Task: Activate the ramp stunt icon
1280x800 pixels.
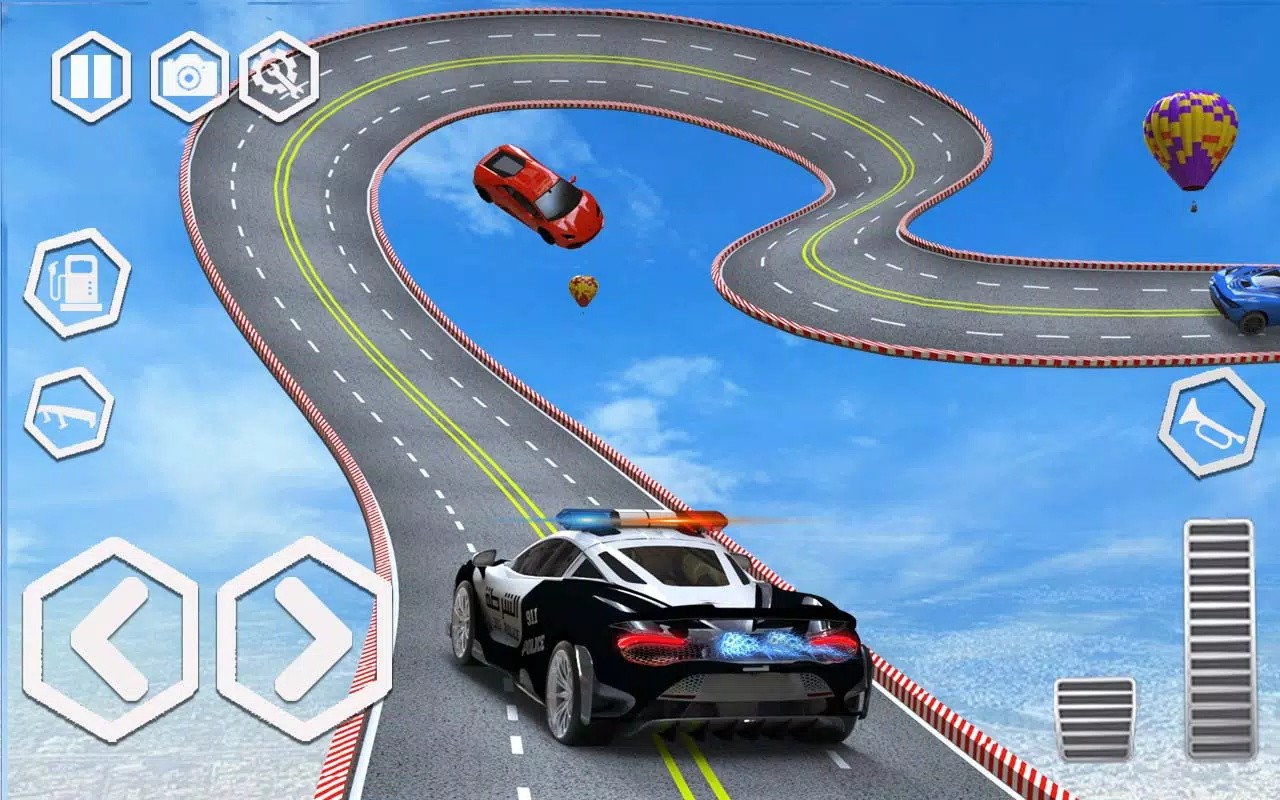Action: [72, 414]
